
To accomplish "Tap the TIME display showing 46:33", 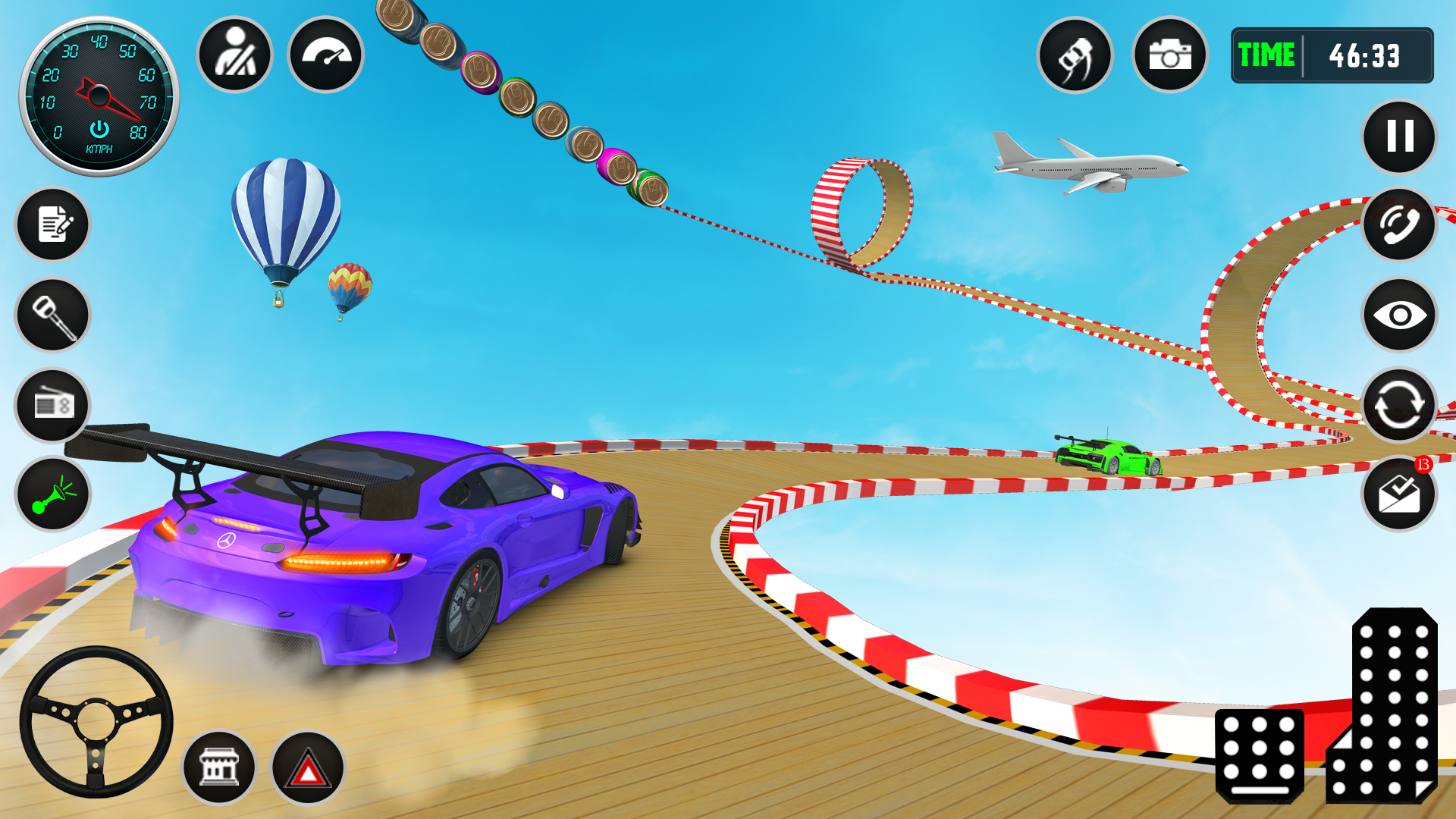I will [x=1332, y=55].
